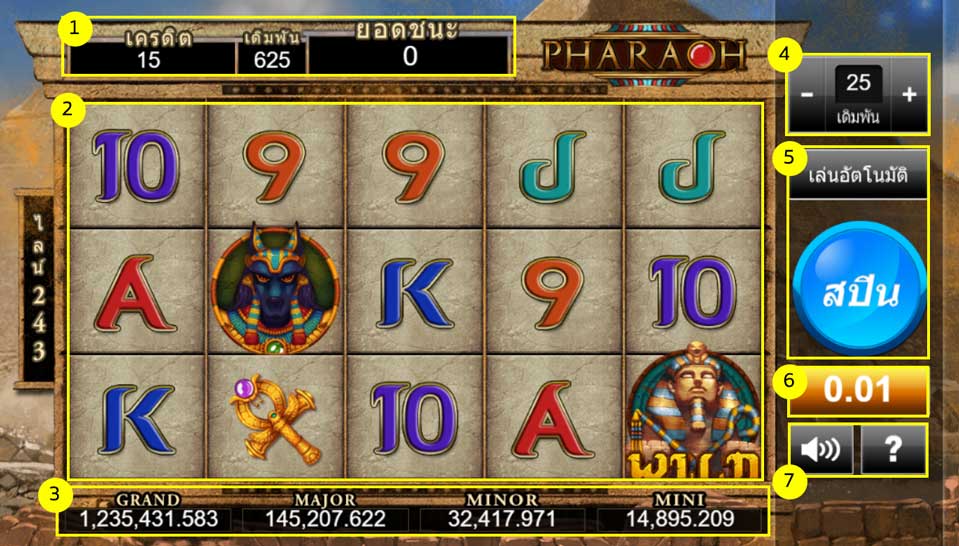Increase the bet with the plus button

(909, 96)
